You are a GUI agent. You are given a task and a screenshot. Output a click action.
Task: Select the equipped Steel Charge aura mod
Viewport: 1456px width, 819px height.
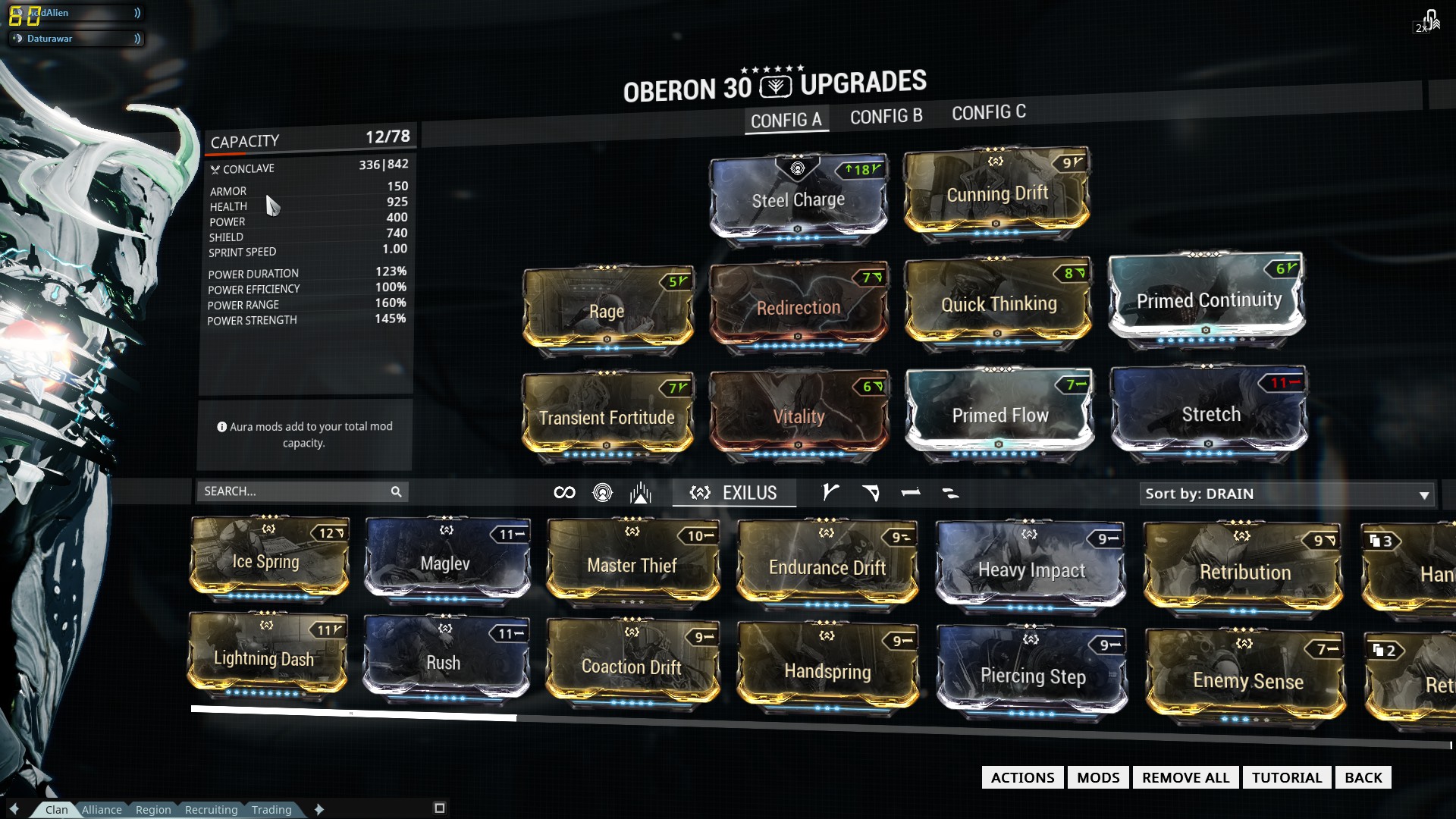pos(798,200)
